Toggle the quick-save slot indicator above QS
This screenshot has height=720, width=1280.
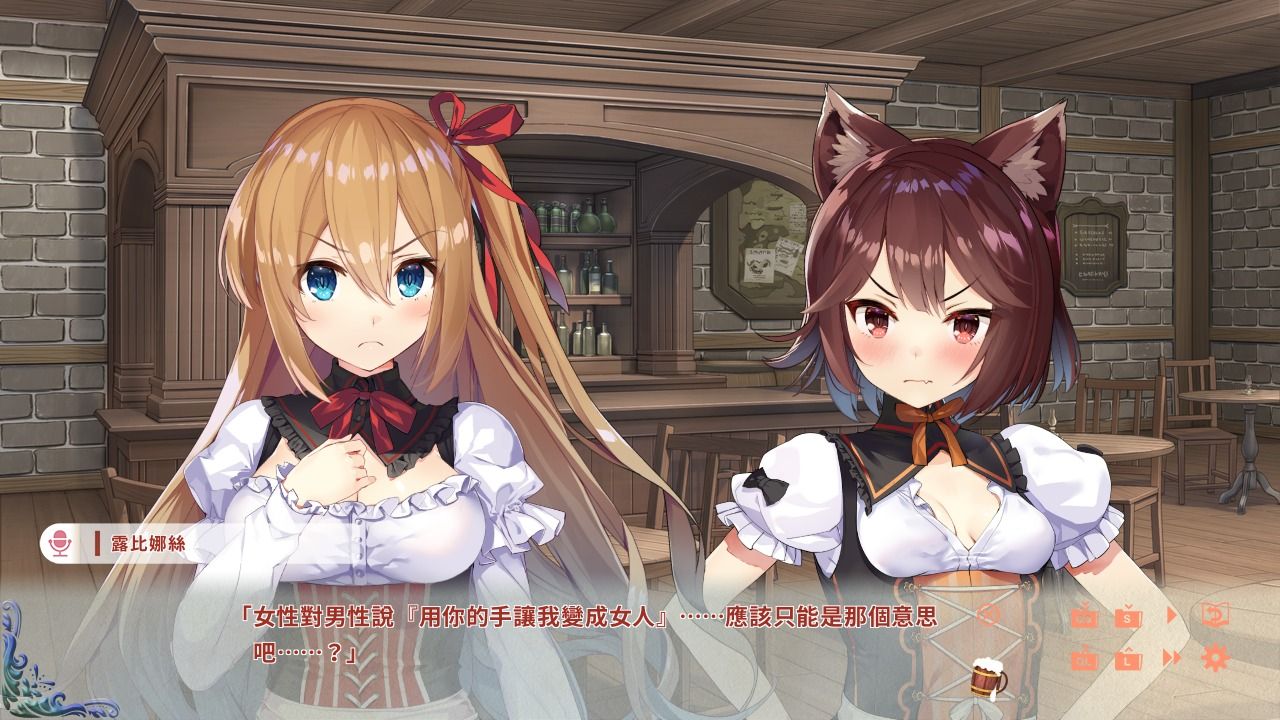pyautogui.click(x=1084, y=604)
